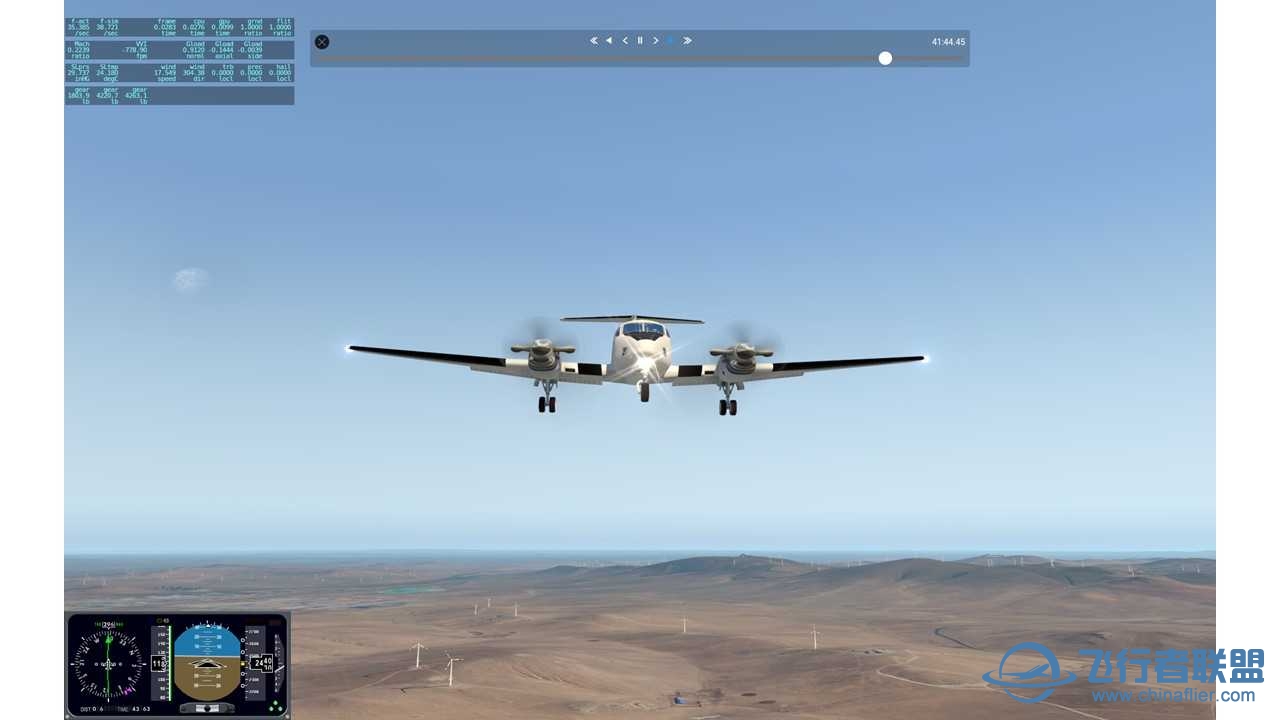Play the replay in reverse
The image size is (1280, 720).
coord(609,41)
